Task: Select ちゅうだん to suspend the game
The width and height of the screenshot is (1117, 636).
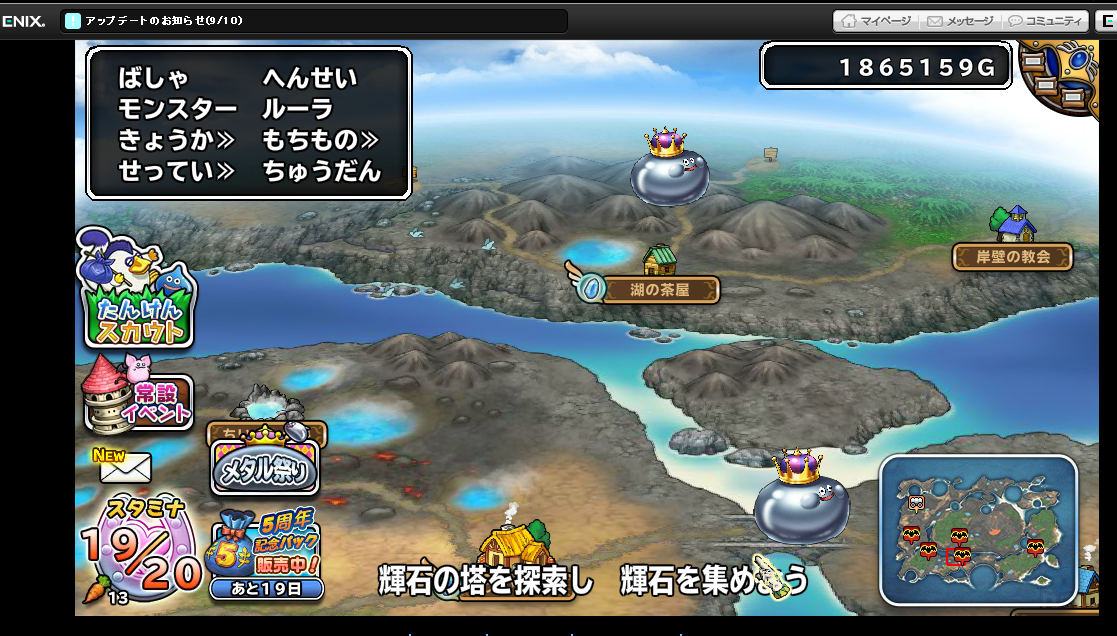Action: pos(321,171)
